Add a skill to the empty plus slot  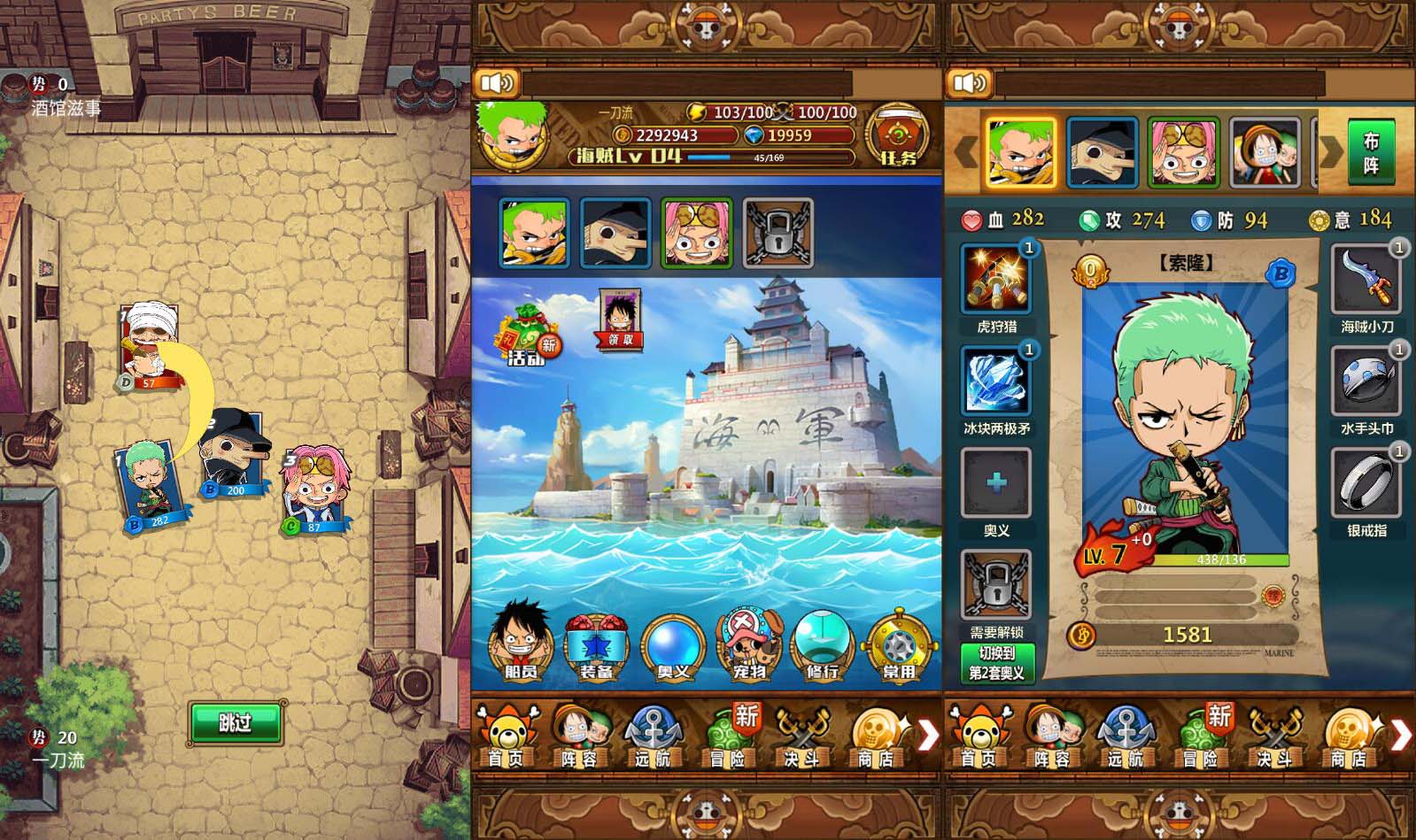click(996, 482)
